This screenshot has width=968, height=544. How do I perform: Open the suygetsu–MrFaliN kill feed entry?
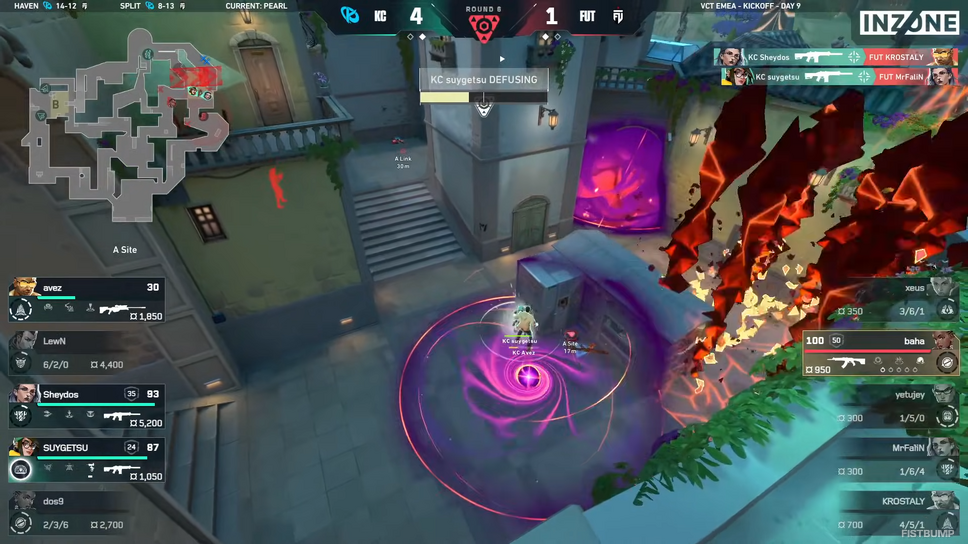[838, 76]
